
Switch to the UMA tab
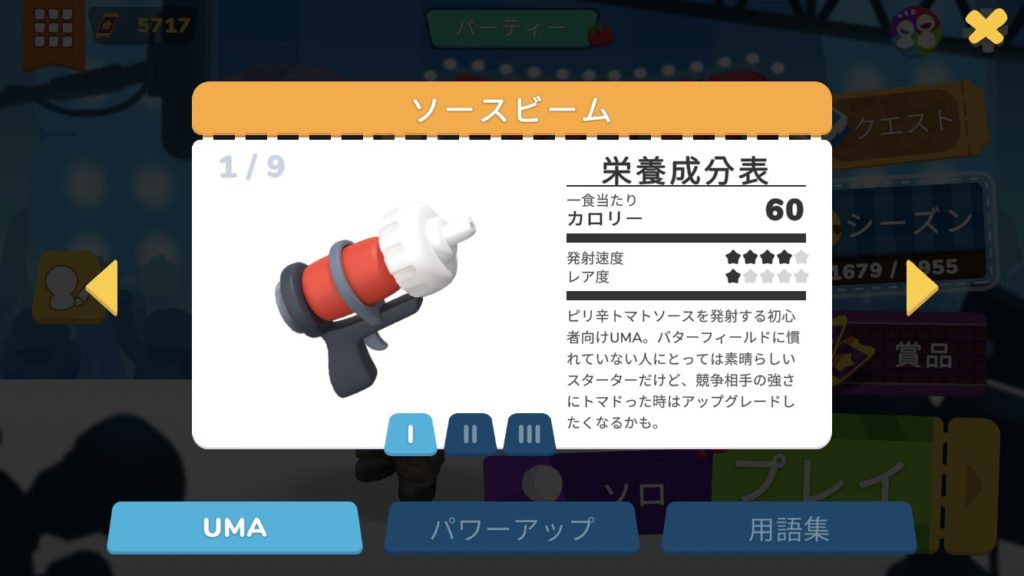234,527
